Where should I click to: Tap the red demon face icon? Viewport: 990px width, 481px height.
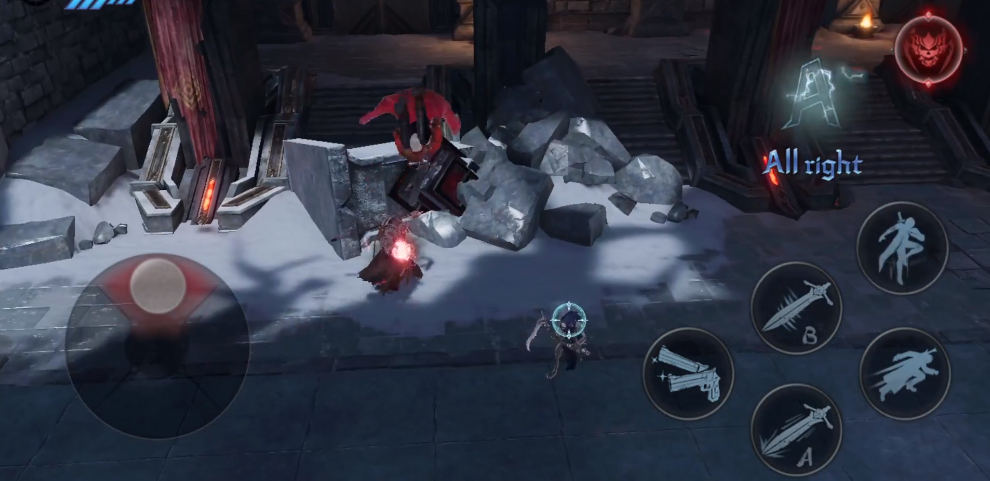[x=928, y=48]
